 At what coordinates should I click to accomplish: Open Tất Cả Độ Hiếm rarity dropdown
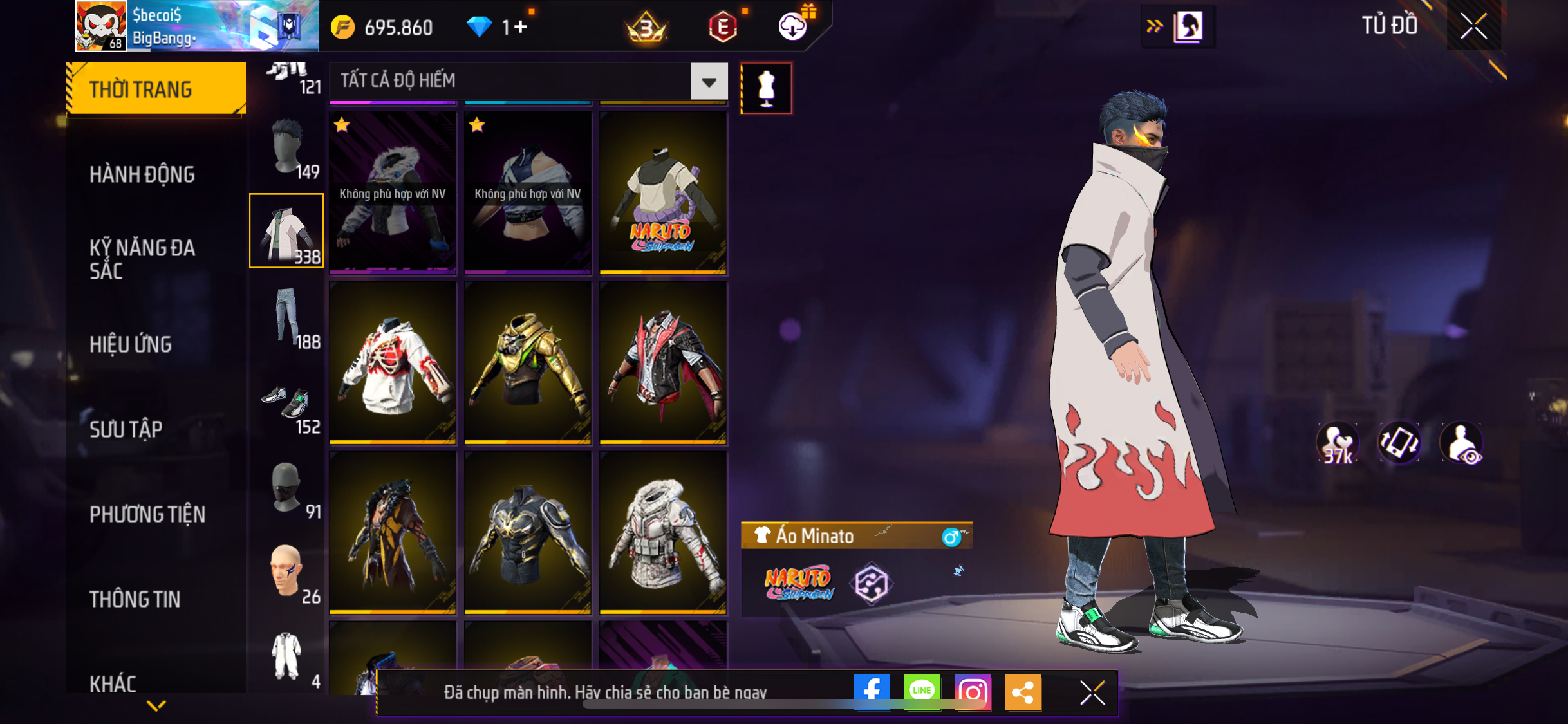(x=709, y=82)
